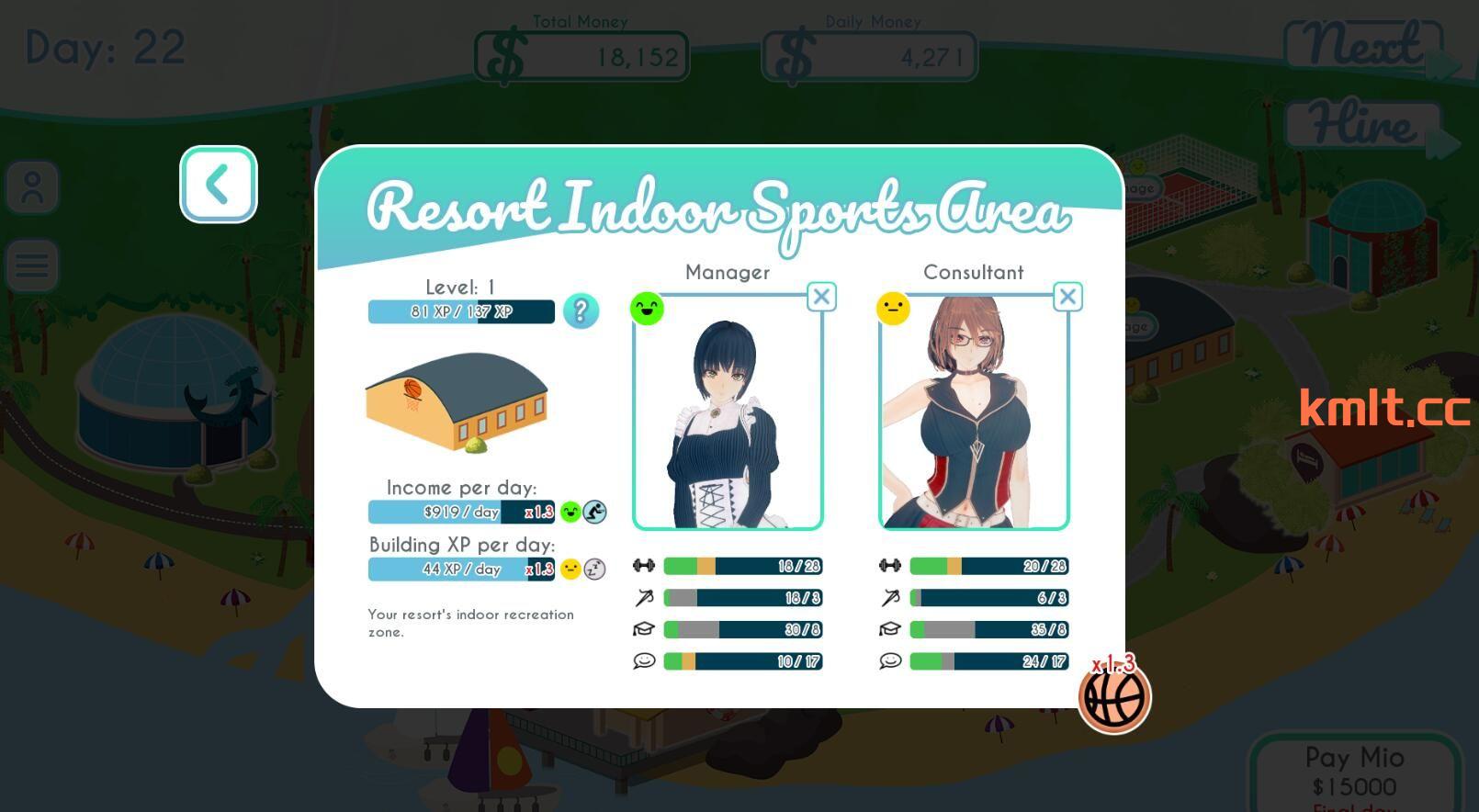Viewport: 1479px width, 812px height.
Task: Dismiss the Consultant with the X button
Action: coord(1067,296)
